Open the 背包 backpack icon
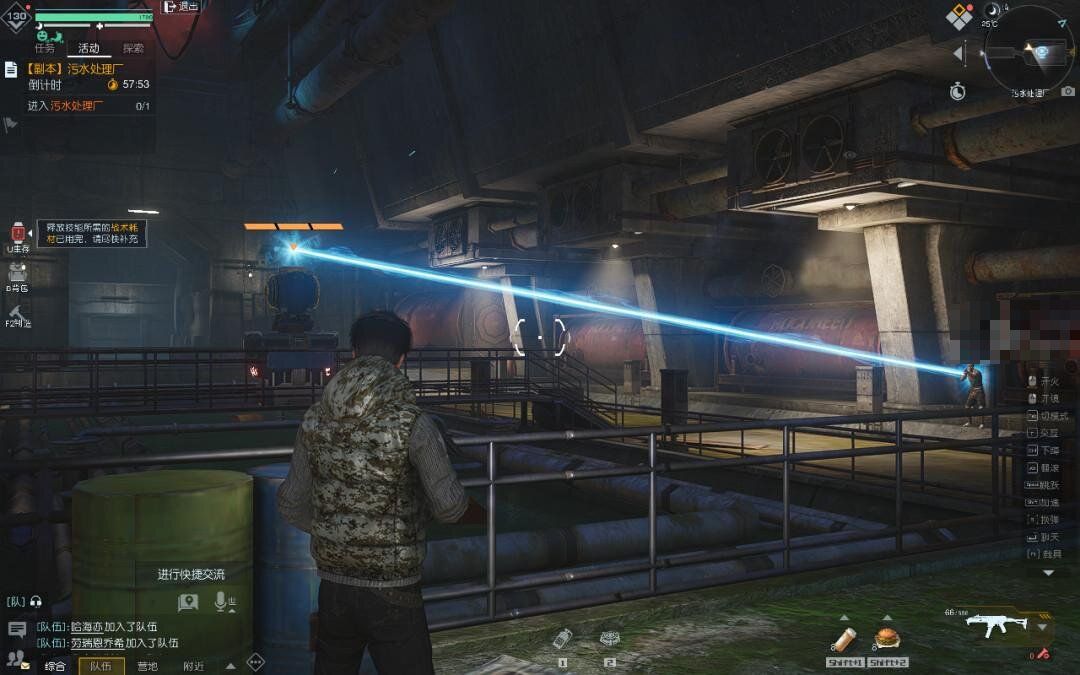1080x675 pixels. click(17, 273)
